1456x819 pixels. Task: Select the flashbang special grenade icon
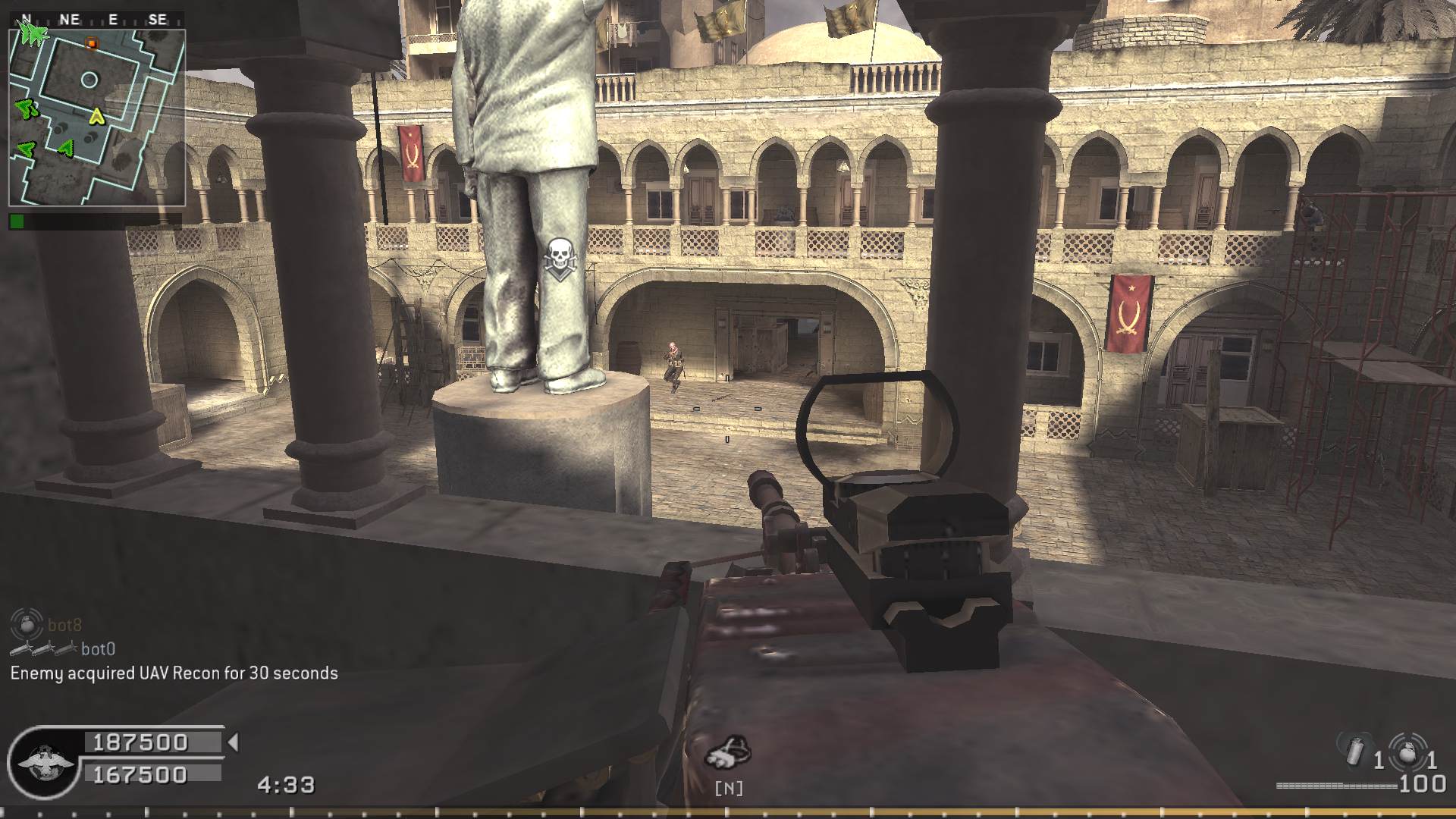pos(1355,752)
